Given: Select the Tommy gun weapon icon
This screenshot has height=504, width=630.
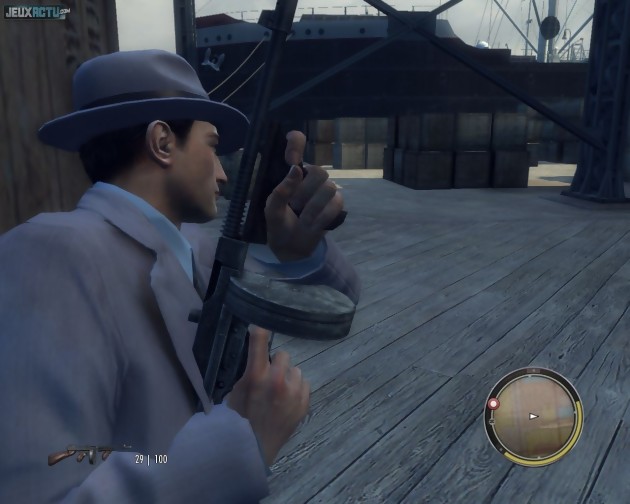Looking at the screenshot, I should (x=88, y=455).
